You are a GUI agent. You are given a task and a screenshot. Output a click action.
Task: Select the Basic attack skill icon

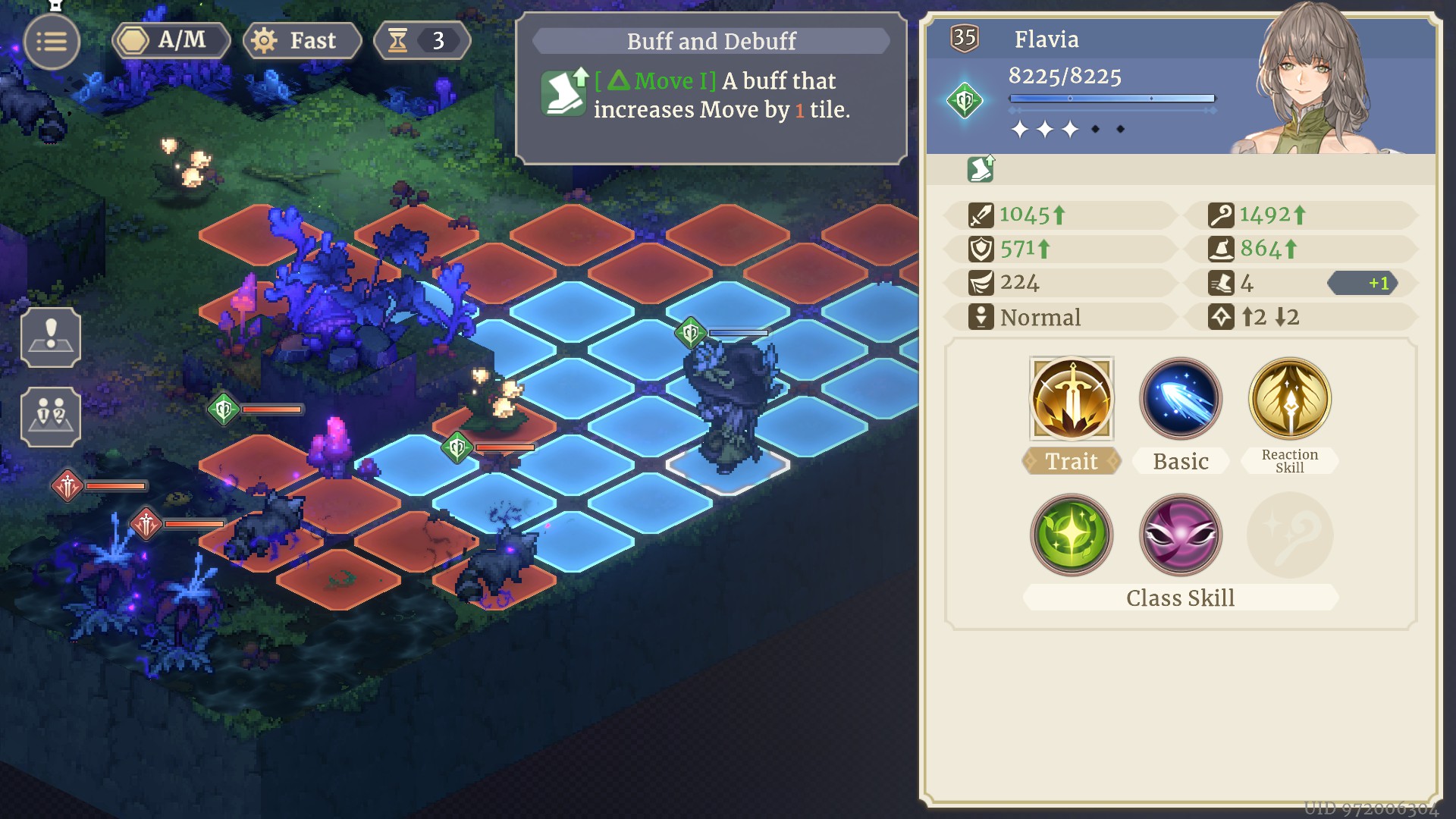tap(1180, 399)
